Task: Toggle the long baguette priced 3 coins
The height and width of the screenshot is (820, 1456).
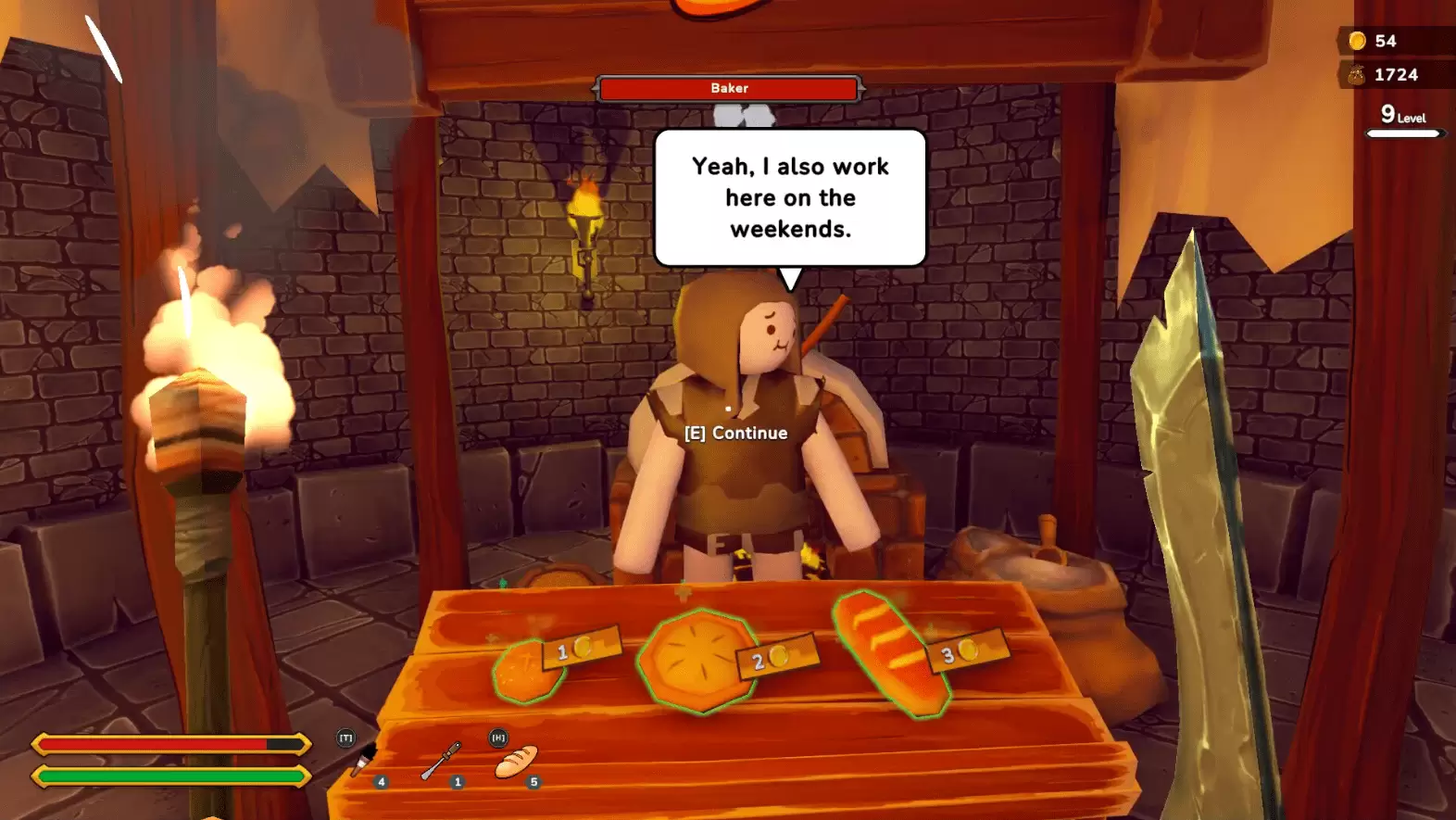Action: (883, 649)
